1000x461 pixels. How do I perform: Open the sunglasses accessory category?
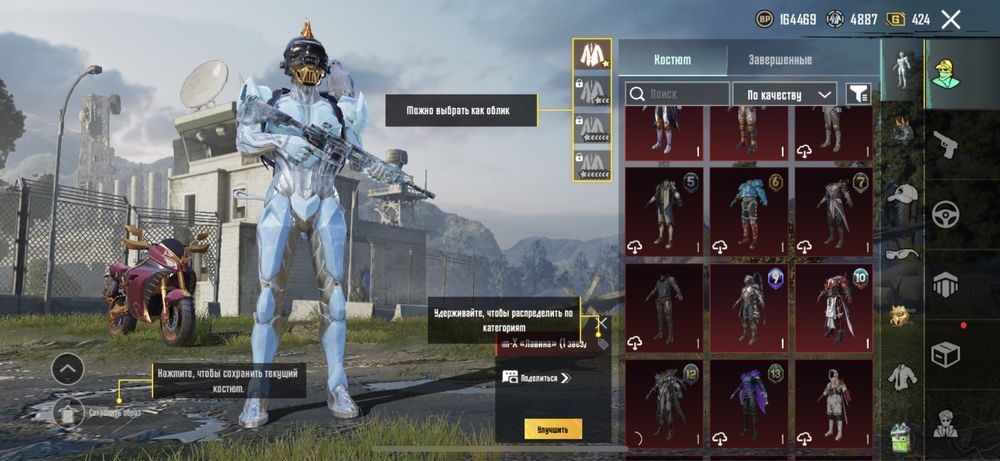coord(903,255)
